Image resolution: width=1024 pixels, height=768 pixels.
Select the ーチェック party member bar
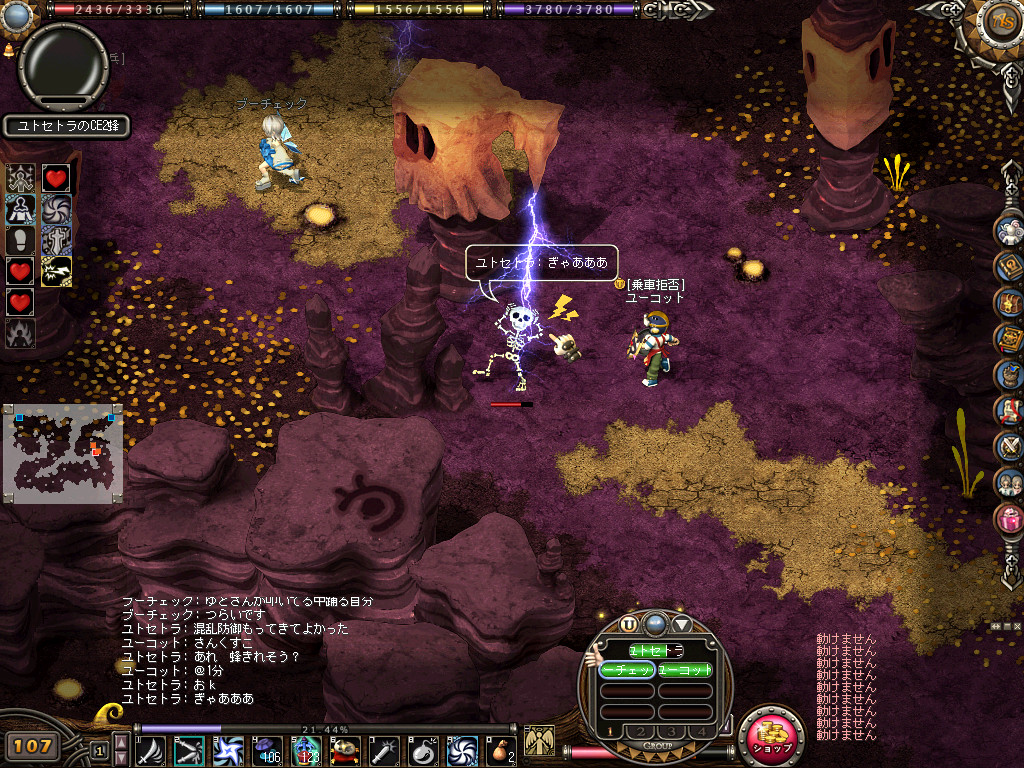point(627,670)
